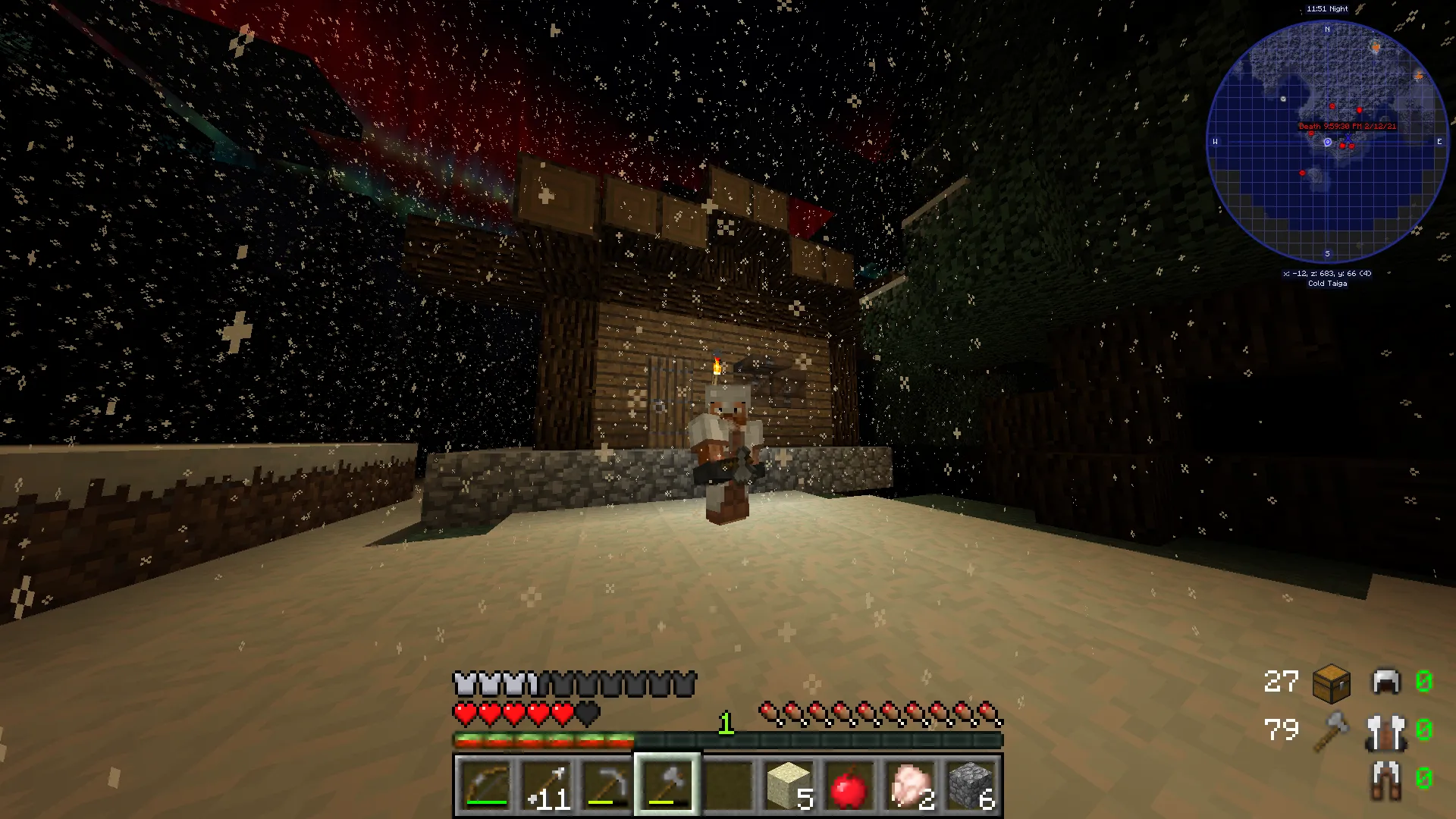Select the bow in the hotbar
1456x819 pixels.
click(x=485, y=785)
